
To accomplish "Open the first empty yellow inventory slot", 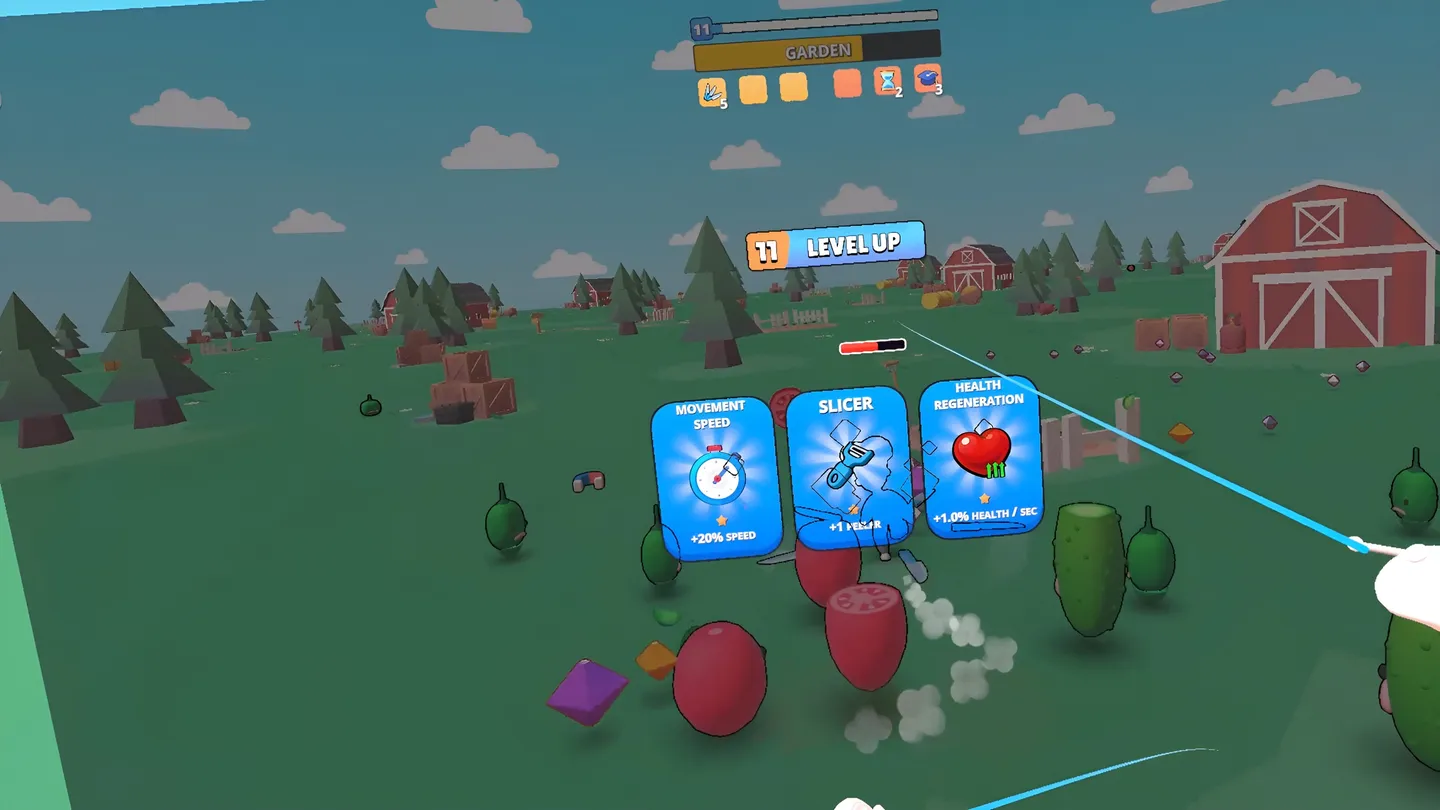I will pyautogui.click(x=753, y=89).
